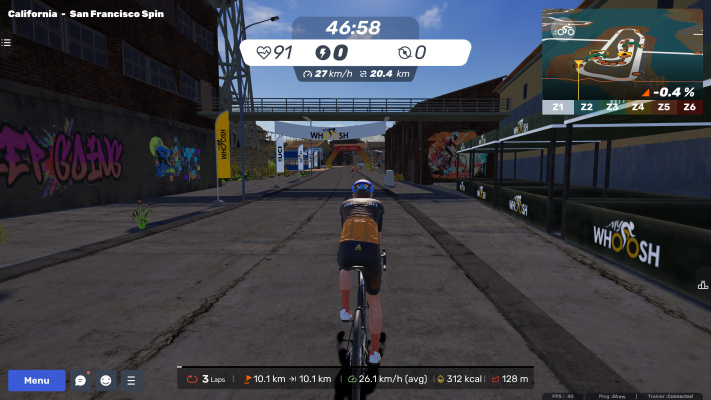711x400 pixels.
Task: Toggle the cyclist icon on the minimap
Action: (566, 30)
